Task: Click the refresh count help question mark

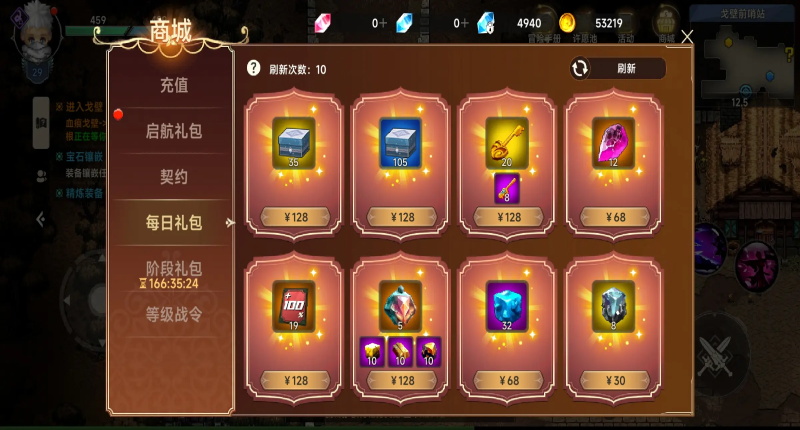Action: point(254,69)
